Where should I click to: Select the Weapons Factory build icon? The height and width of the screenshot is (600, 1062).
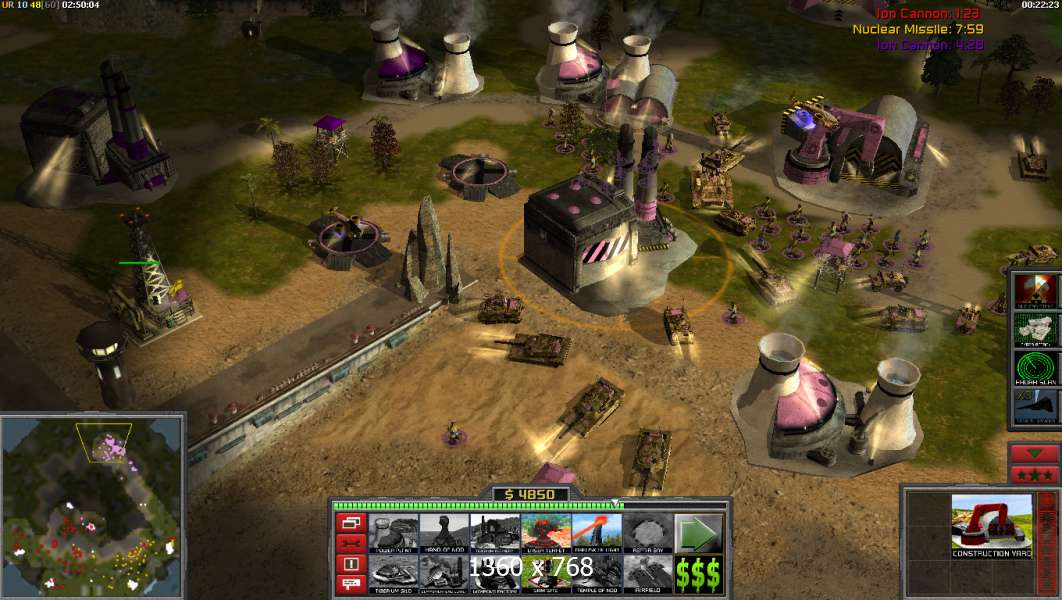[x=495, y=572]
